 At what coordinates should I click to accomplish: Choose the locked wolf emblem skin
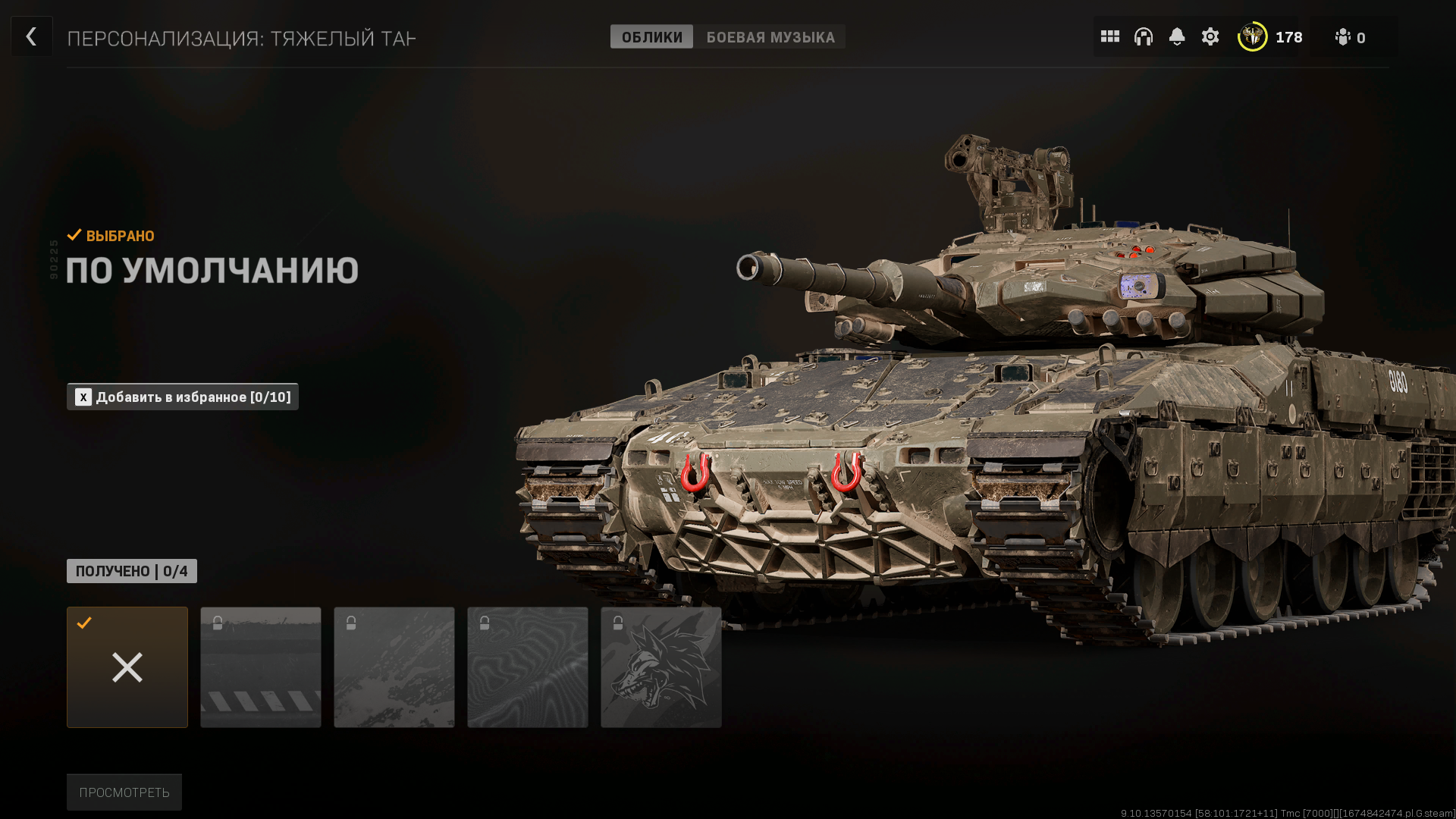click(x=661, y=667)
